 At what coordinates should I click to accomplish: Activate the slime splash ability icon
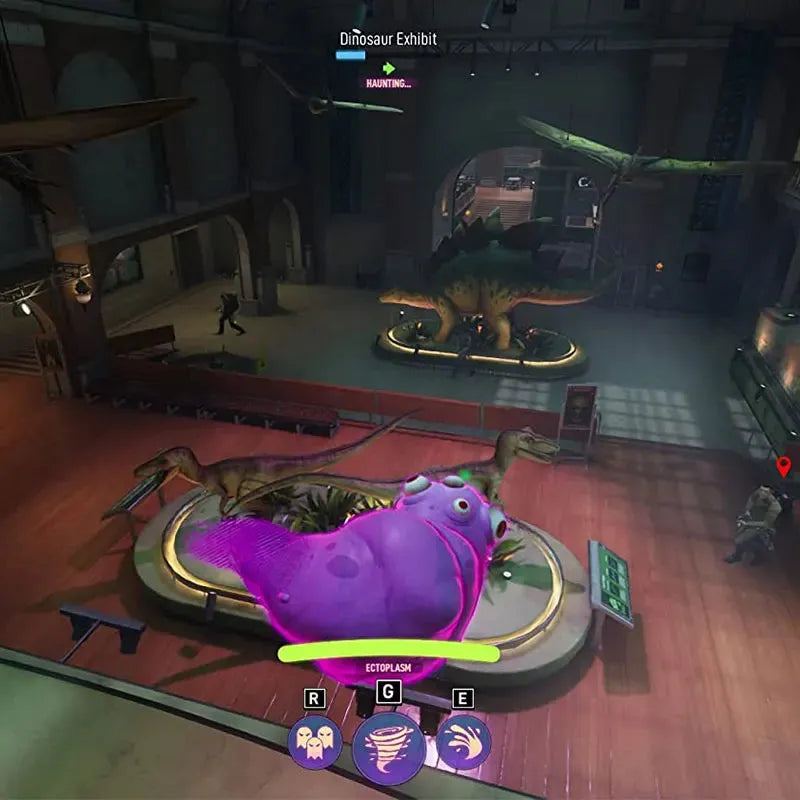click(463, 743)
